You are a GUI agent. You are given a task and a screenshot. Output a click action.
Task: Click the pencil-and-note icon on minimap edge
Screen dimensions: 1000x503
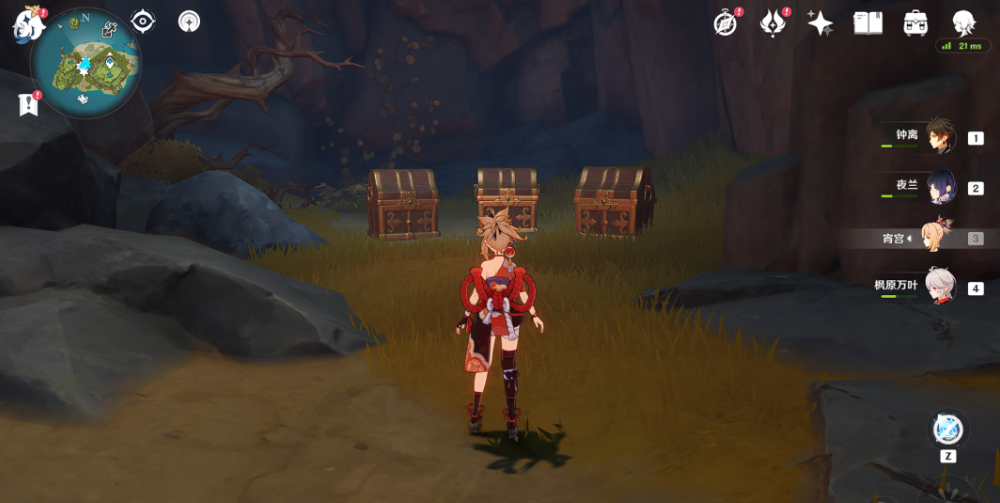pyautogui.click(x=109, y=29)
